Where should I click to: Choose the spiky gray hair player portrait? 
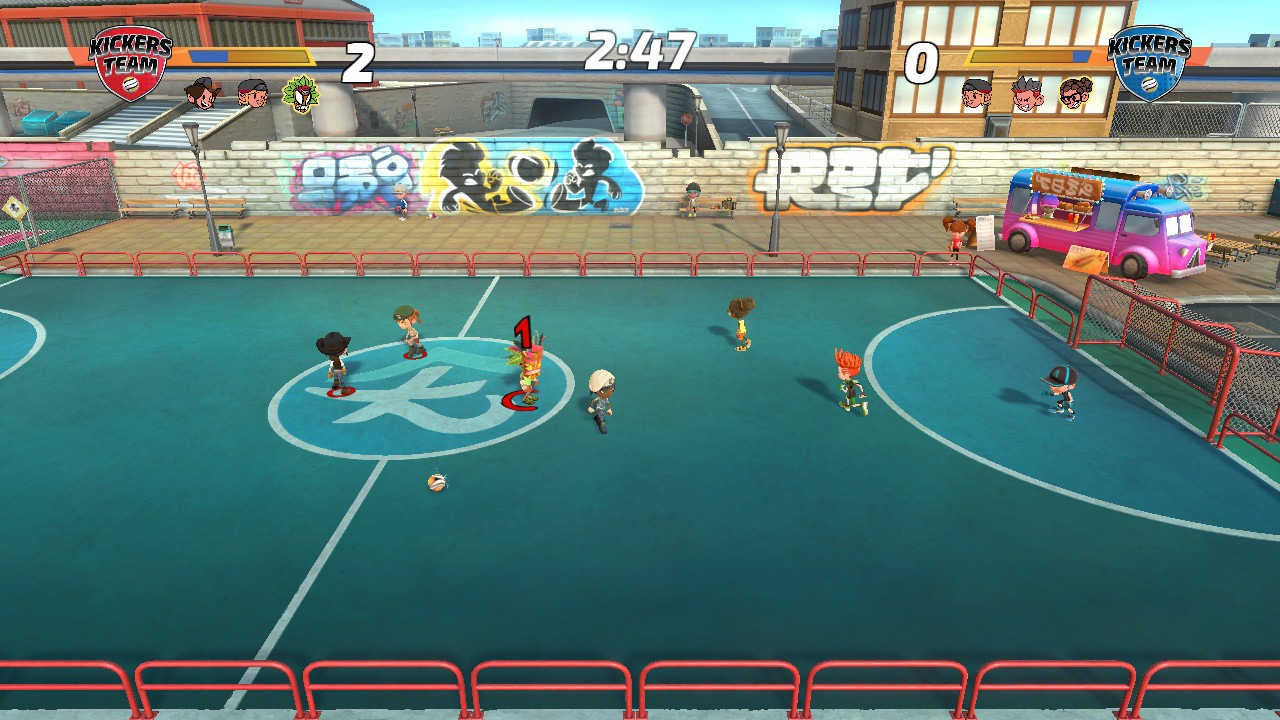point(1026,94)
